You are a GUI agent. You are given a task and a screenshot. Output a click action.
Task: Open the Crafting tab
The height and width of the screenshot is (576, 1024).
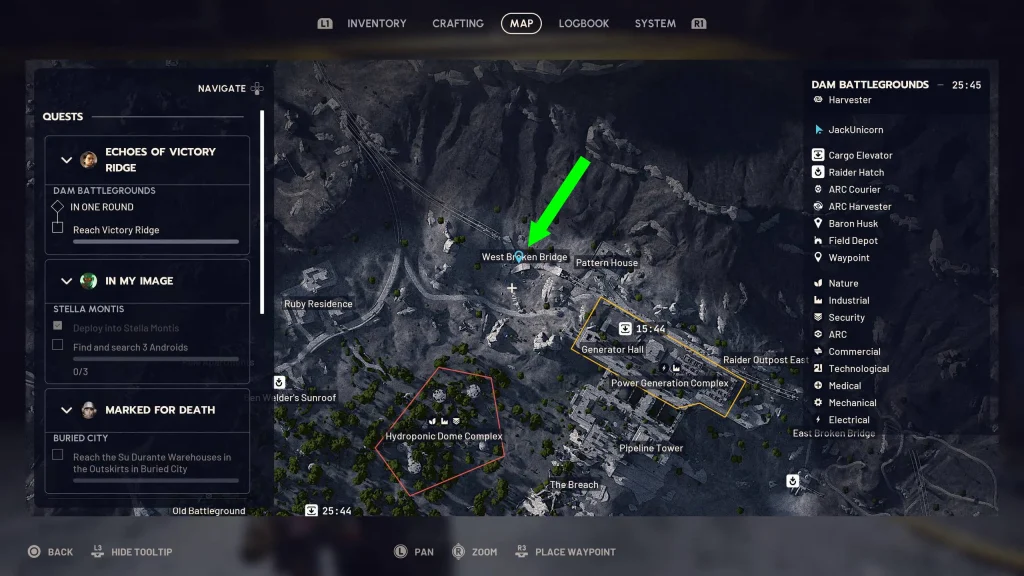click(x=458, y=23)
